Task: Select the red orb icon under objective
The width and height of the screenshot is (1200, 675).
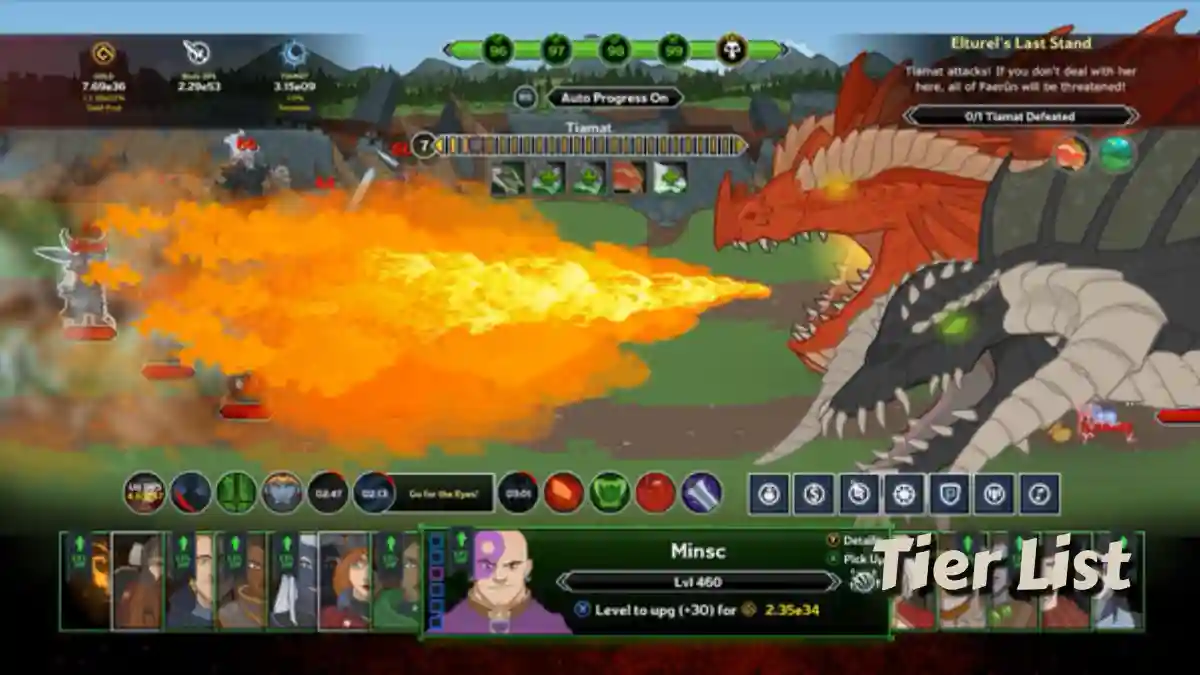Action: point(1071,153)
